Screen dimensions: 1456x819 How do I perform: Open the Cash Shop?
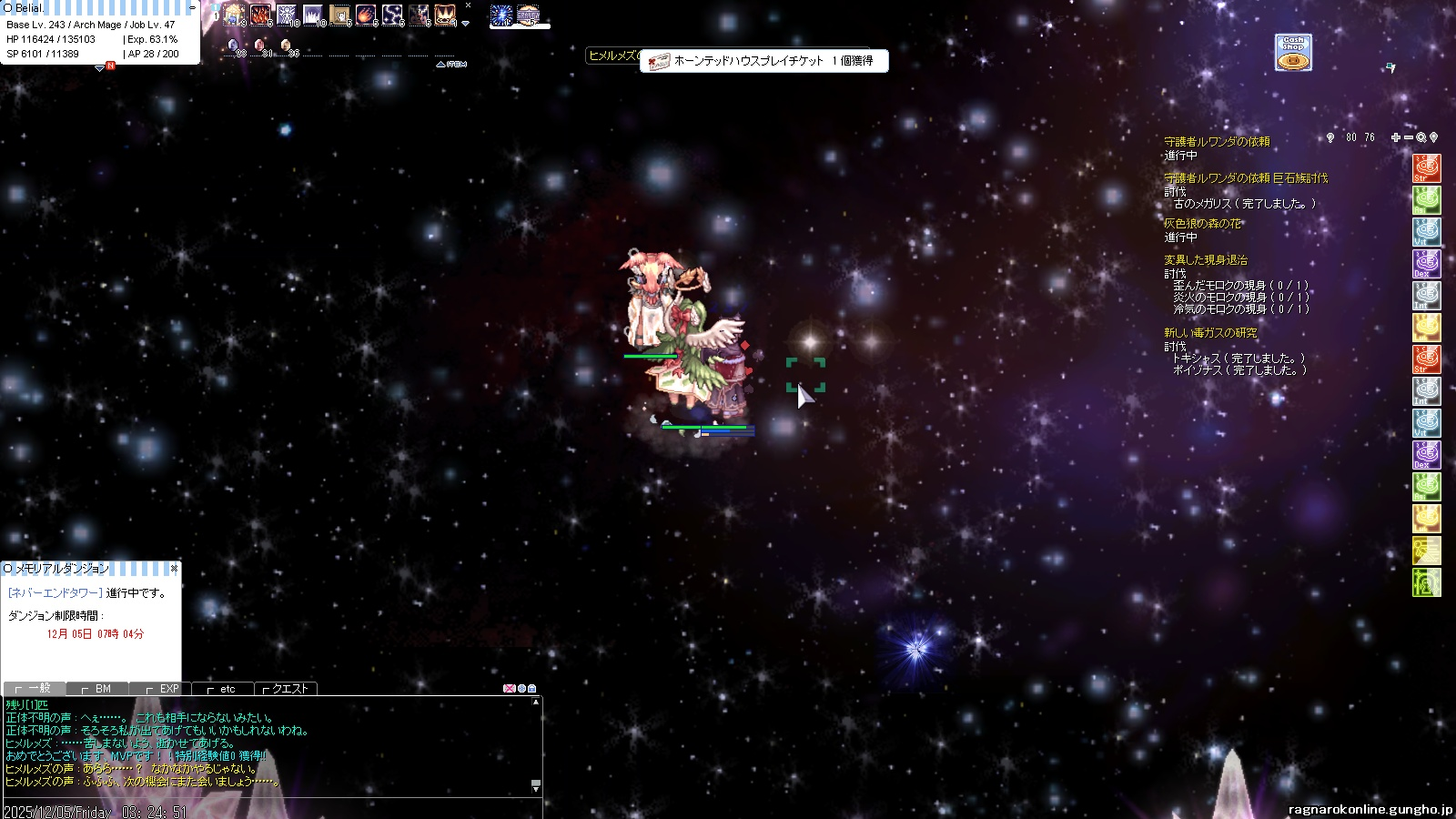point(1293,53)
